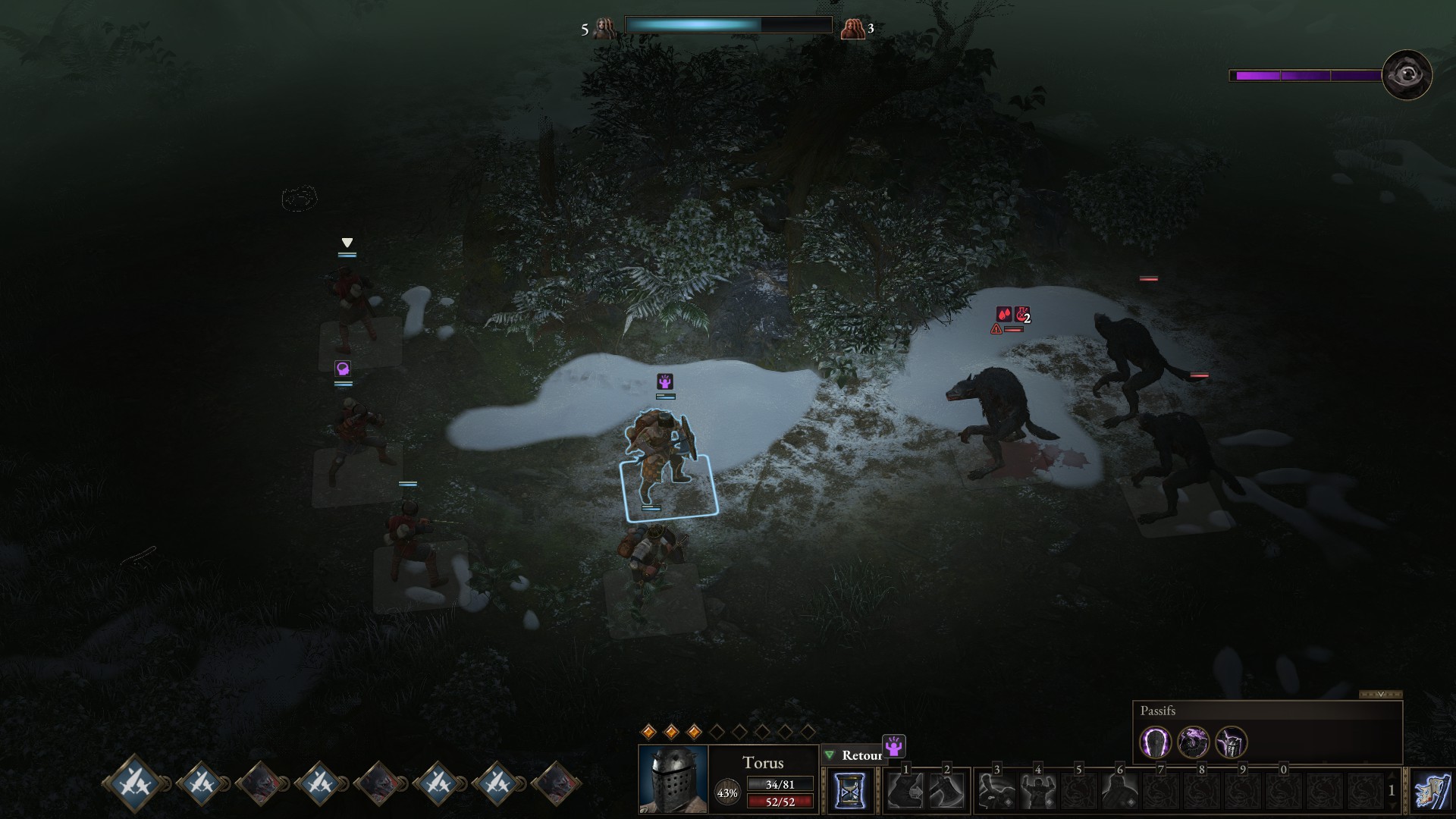Click the dark eye icon
This screenshot has height=819, width=1456.
(1407, 75)
